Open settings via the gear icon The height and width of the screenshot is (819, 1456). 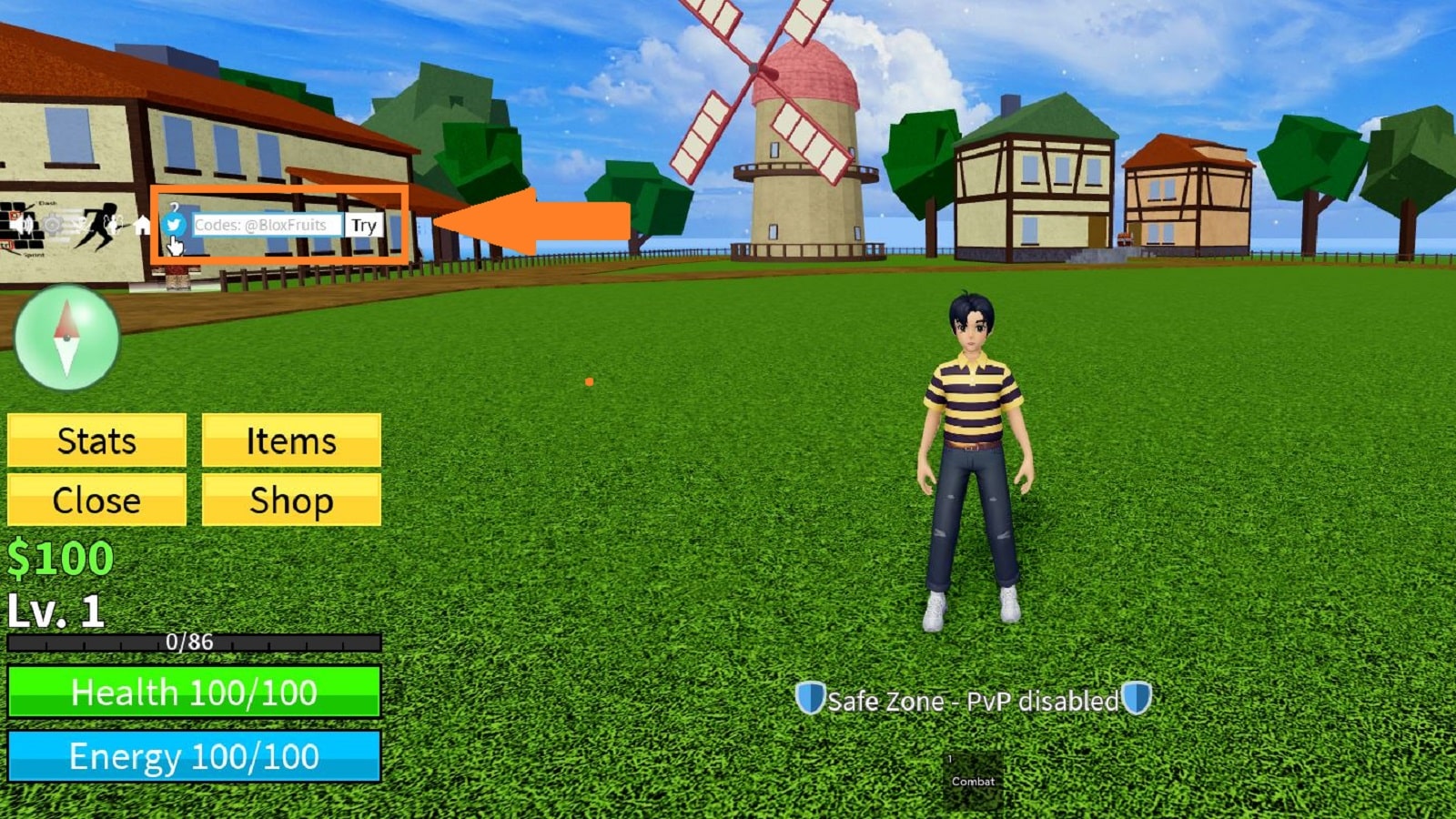pos(54,224)
